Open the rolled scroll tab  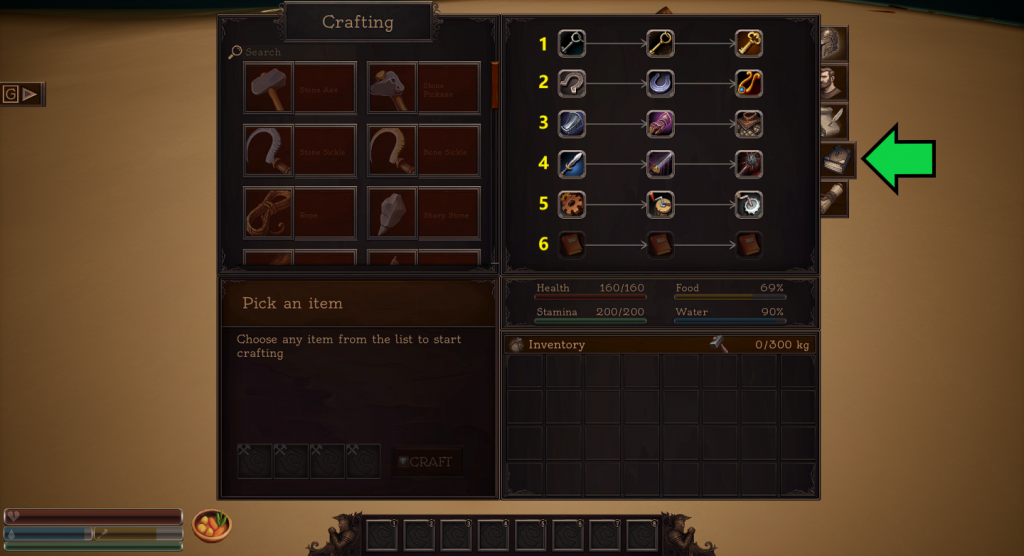pos(834,198)
